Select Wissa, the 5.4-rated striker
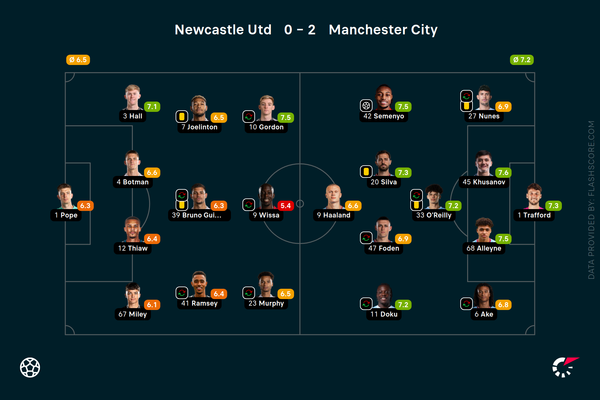The height and width of the screenshot is (400, 600). click(x=266, y=196)
